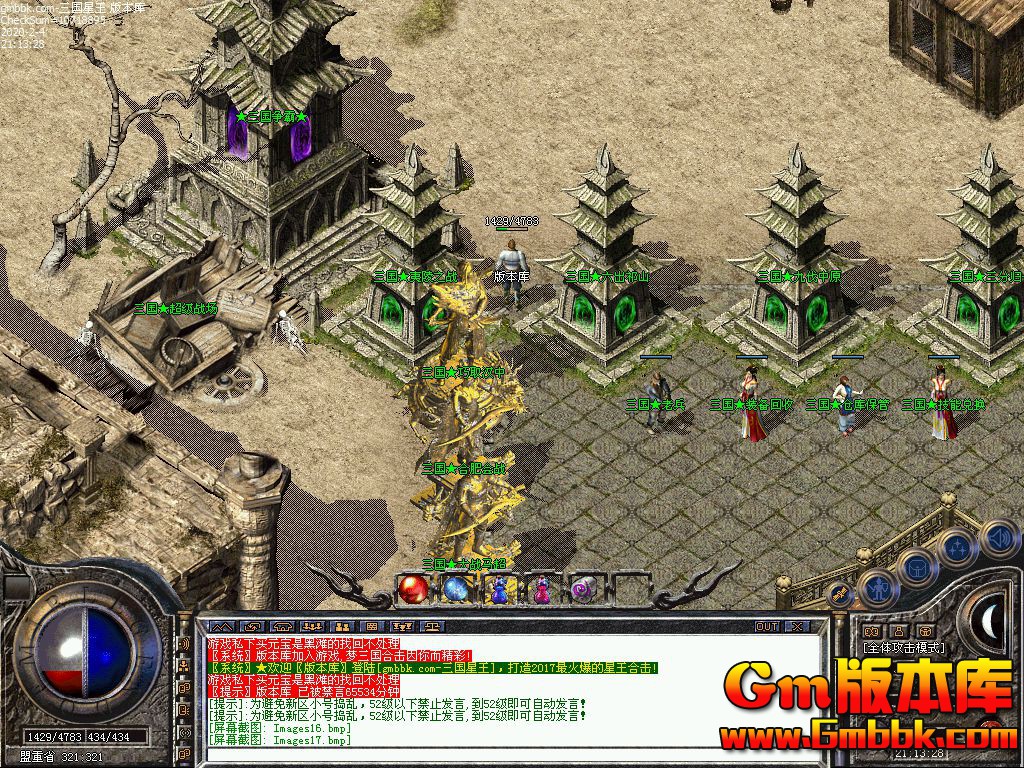The width and height of the screenshot is (1024, 768).
Task: Click the OUT button above chat
Action: 767,627
